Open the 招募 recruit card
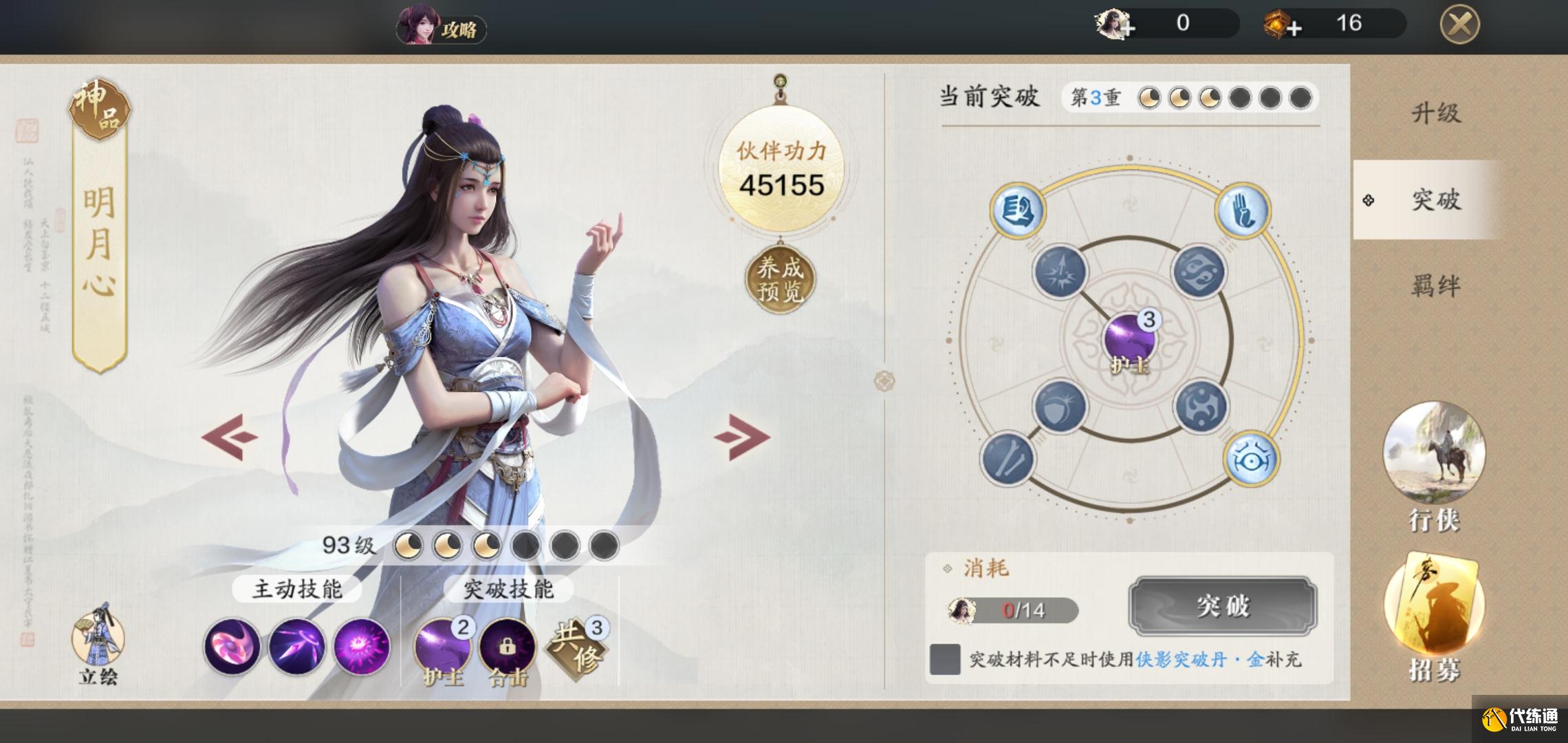 tap(1434, 619)
